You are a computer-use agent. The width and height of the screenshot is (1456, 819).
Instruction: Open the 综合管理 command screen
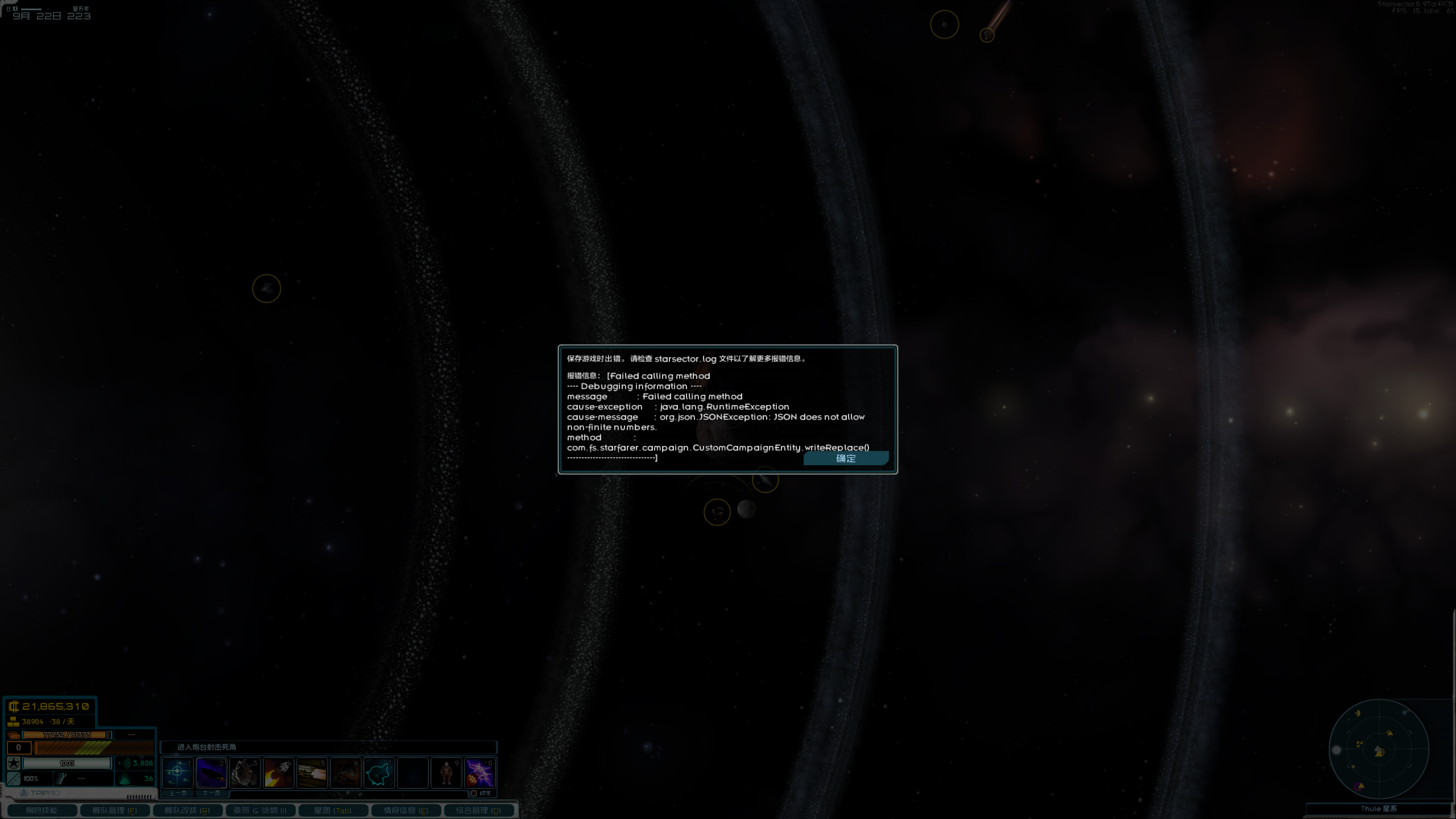click(x=478, y=810)
